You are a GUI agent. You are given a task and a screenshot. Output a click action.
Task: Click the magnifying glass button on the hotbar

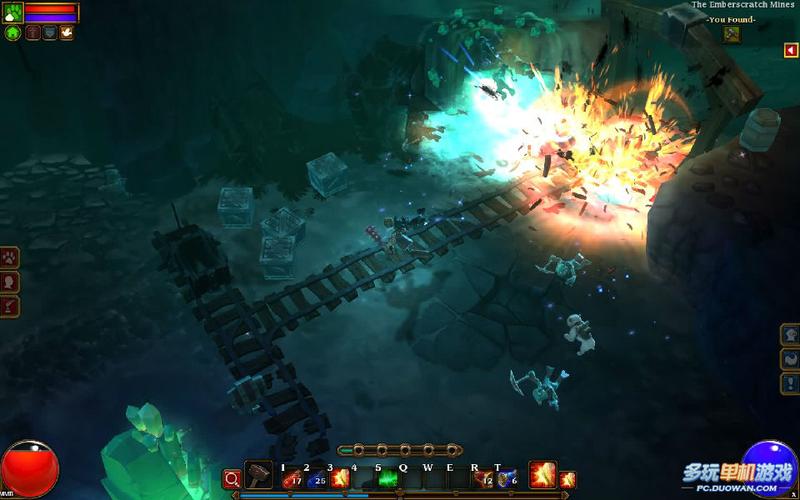[x=232, y=479]
